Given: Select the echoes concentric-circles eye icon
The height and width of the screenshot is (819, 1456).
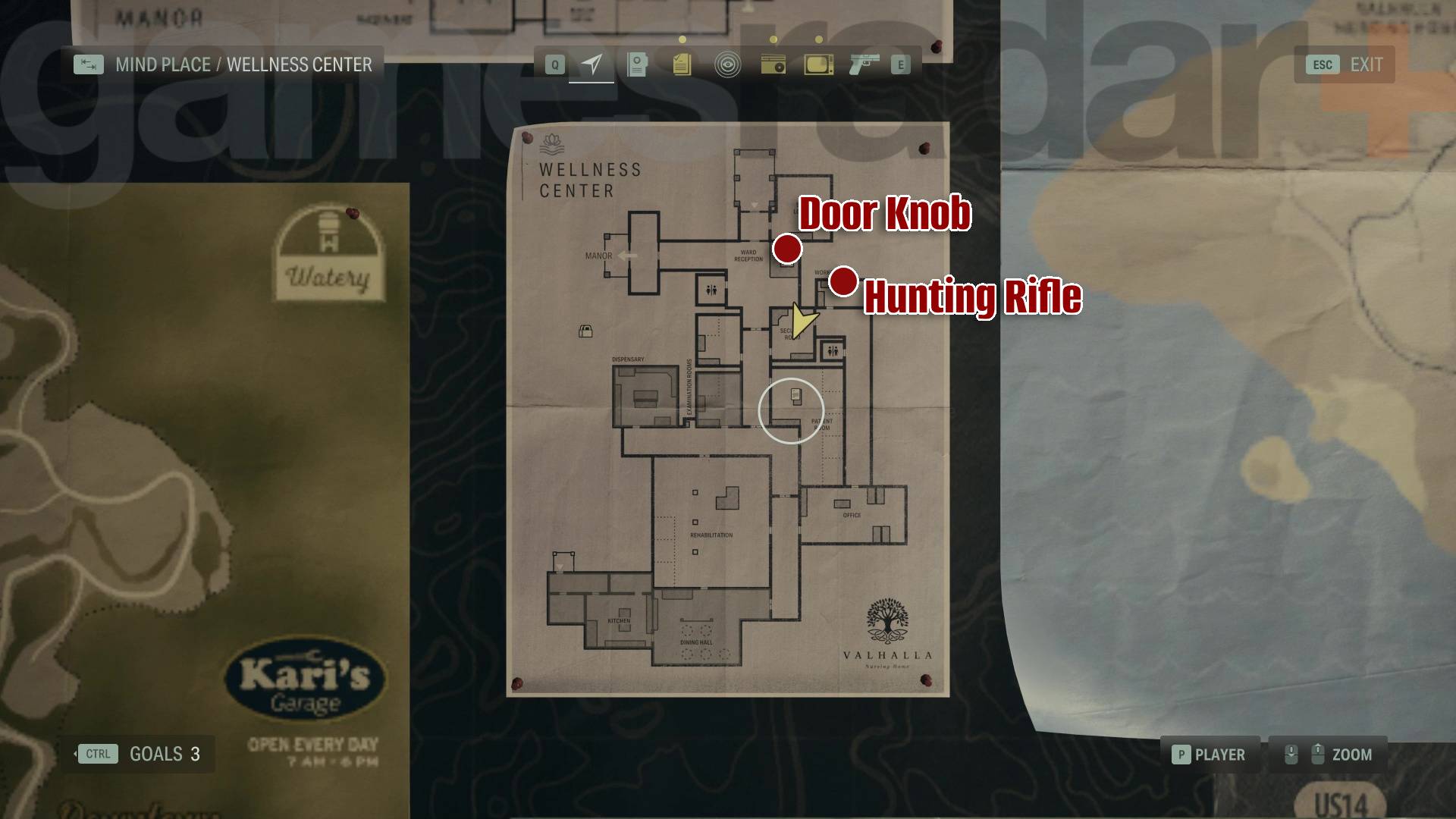Looking at the screenshot, I should (729, 64).
